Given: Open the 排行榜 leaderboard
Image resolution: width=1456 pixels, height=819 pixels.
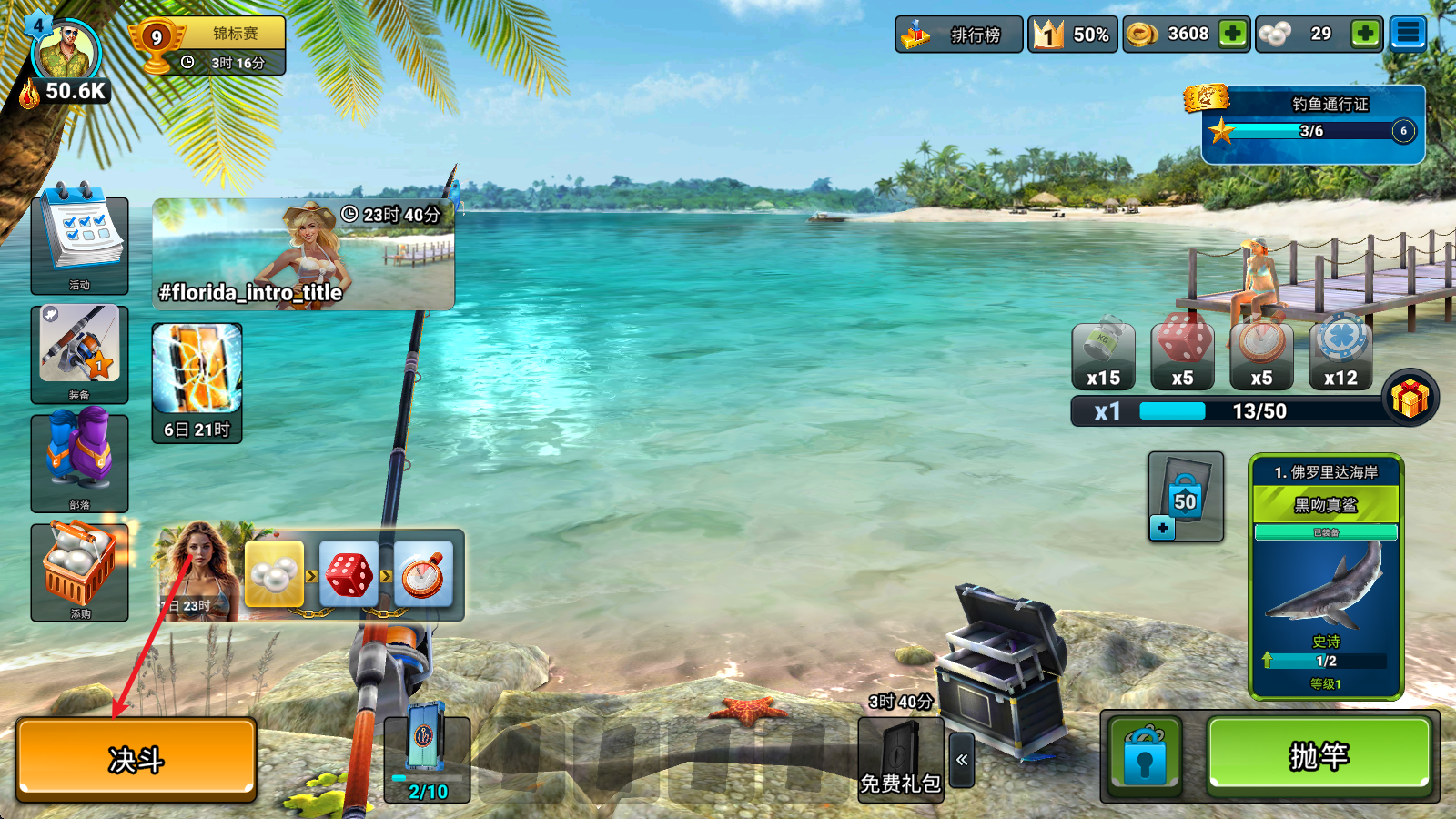Looking at the screenshot, I should click(x=959, y=35).
